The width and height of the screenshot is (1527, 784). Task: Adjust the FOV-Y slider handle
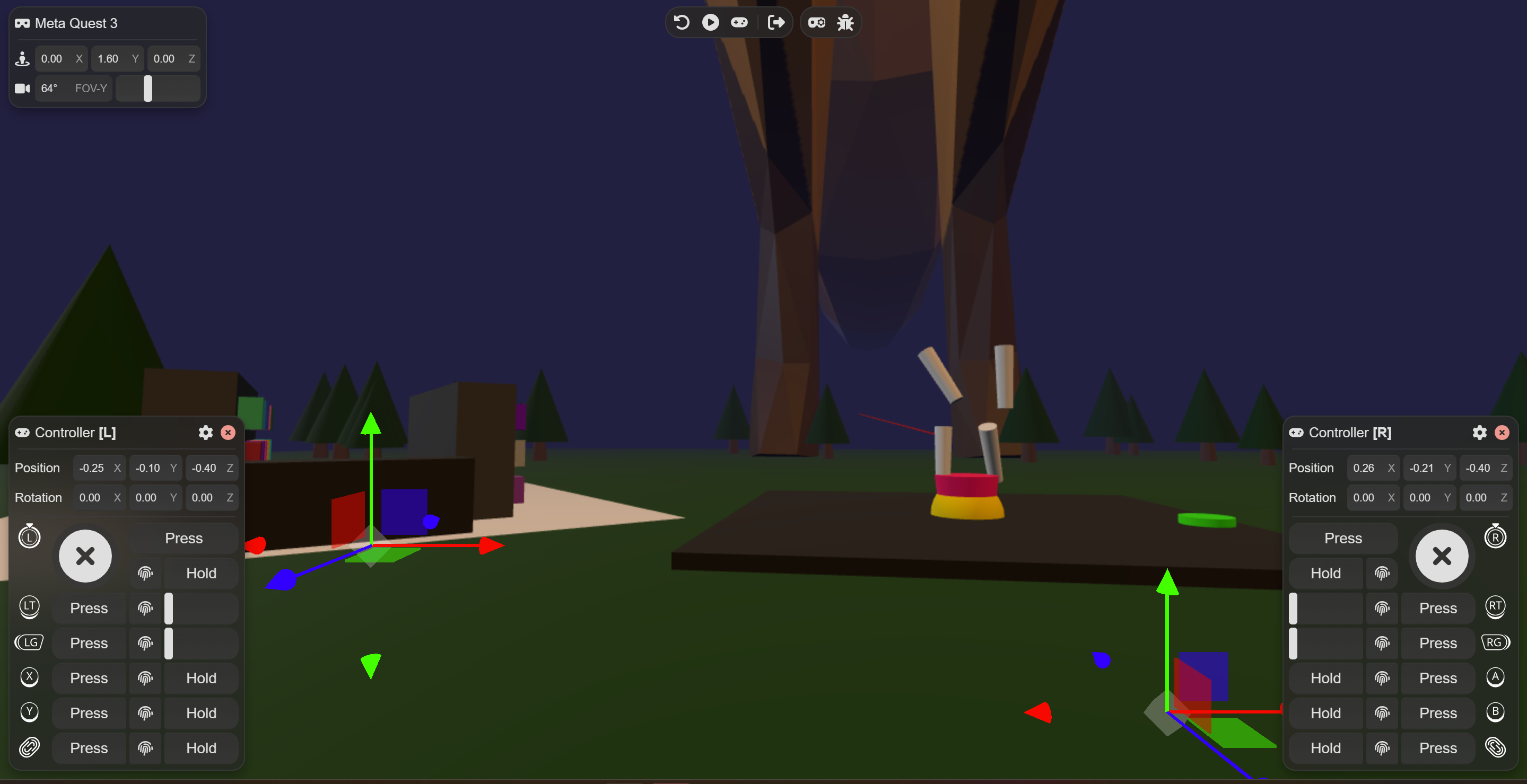tap(147, 89)
